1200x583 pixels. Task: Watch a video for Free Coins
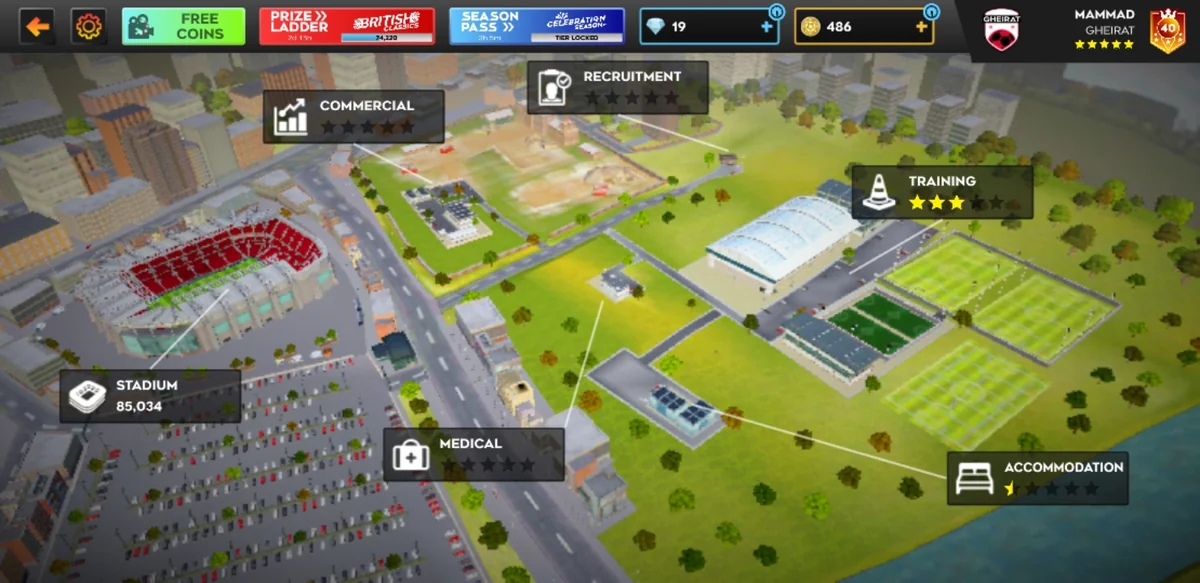coord(183,26)
